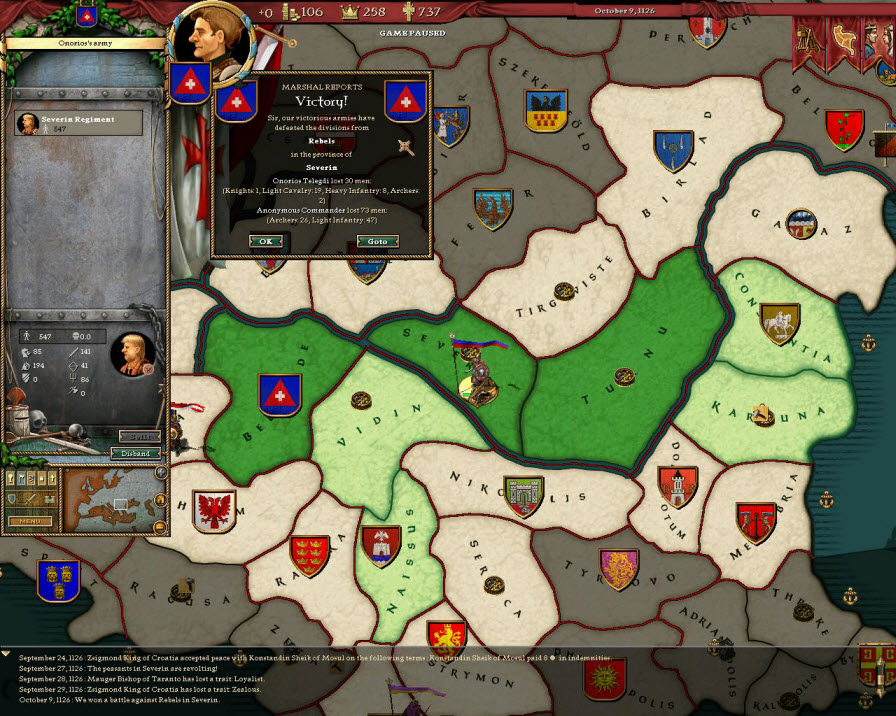Go to Severin via the Goto button
The width and height of the screenshot is (896, 716).
[x=377, y=241]
